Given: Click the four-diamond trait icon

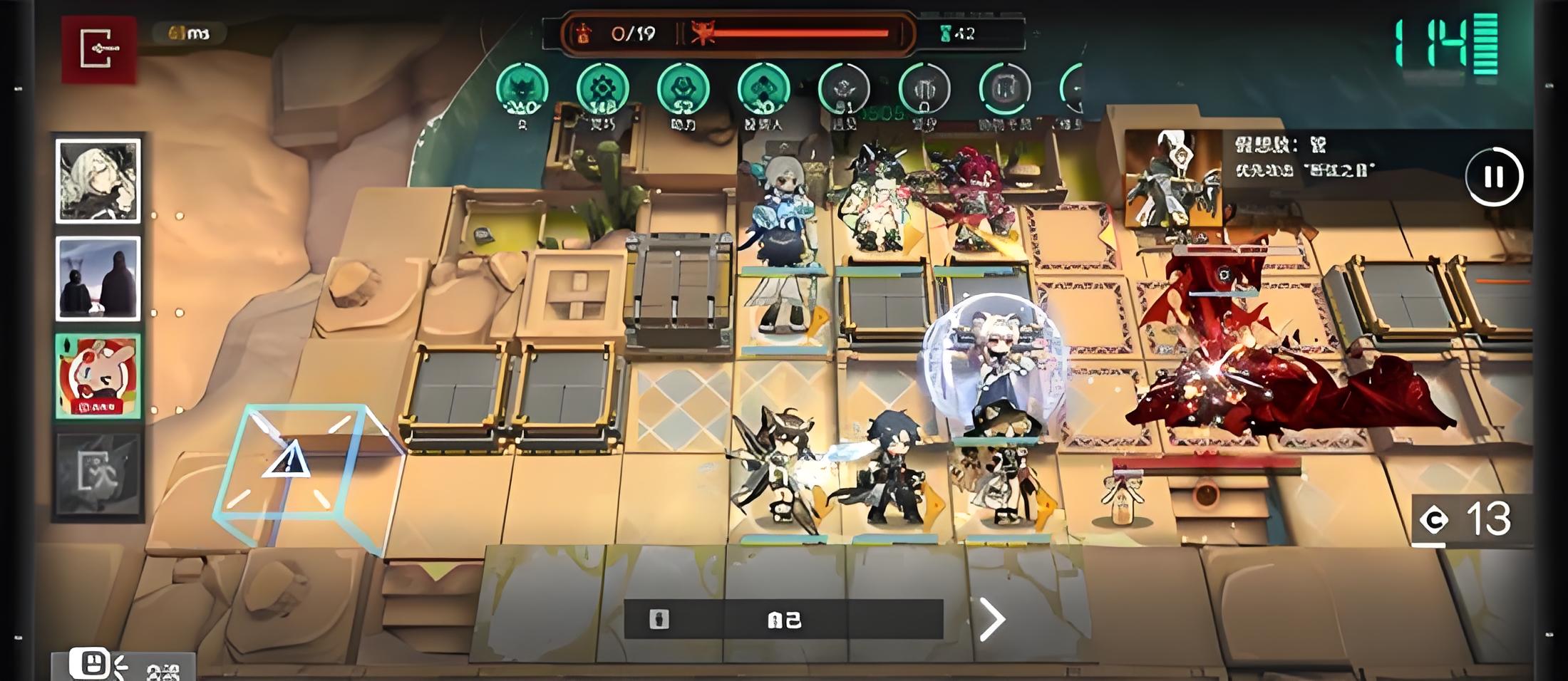Looking at the screenshot, I should pos(763,90).
